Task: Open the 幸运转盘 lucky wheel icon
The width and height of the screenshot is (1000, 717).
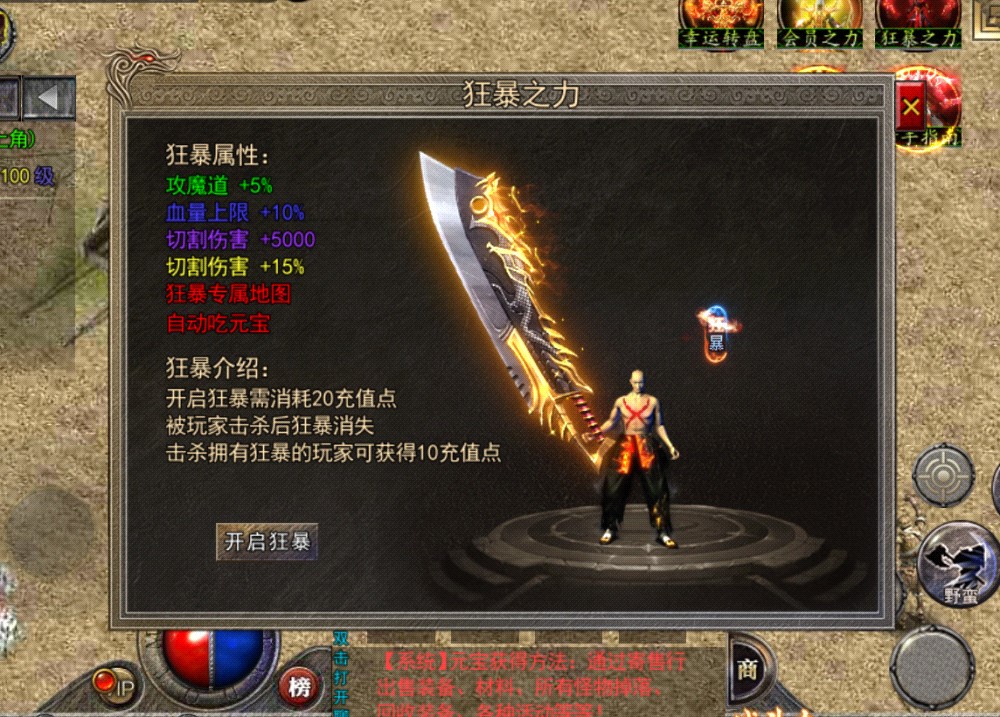Action: 721,22
